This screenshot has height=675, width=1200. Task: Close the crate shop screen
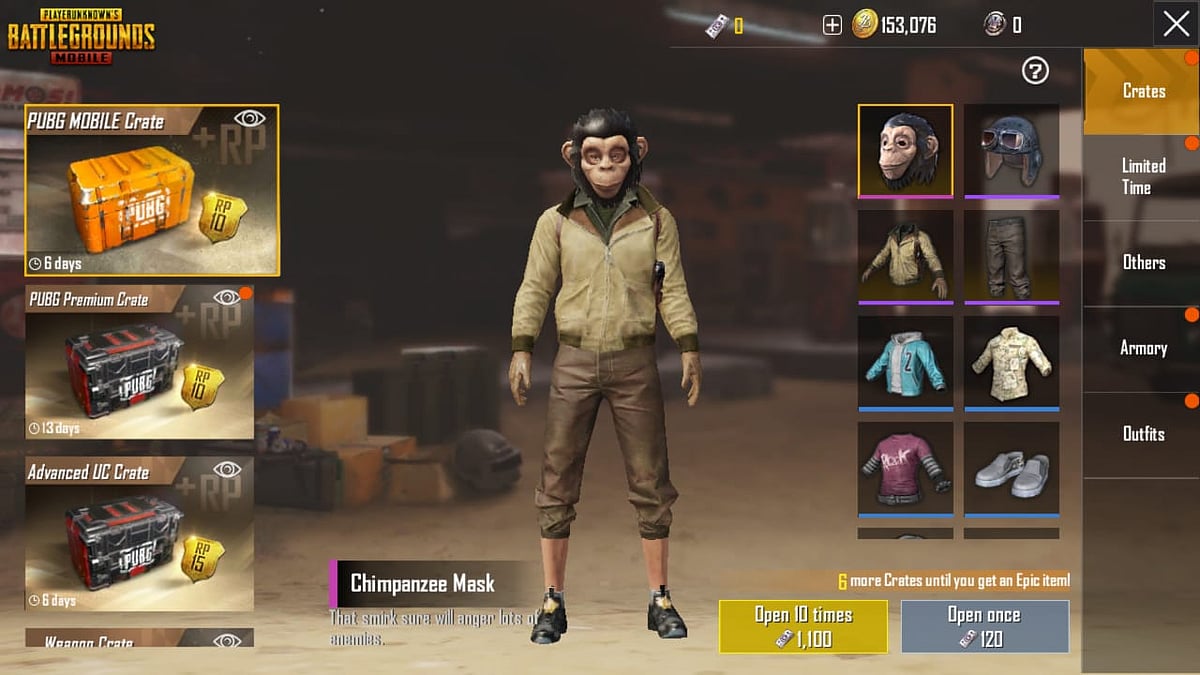coord(1176,24)
